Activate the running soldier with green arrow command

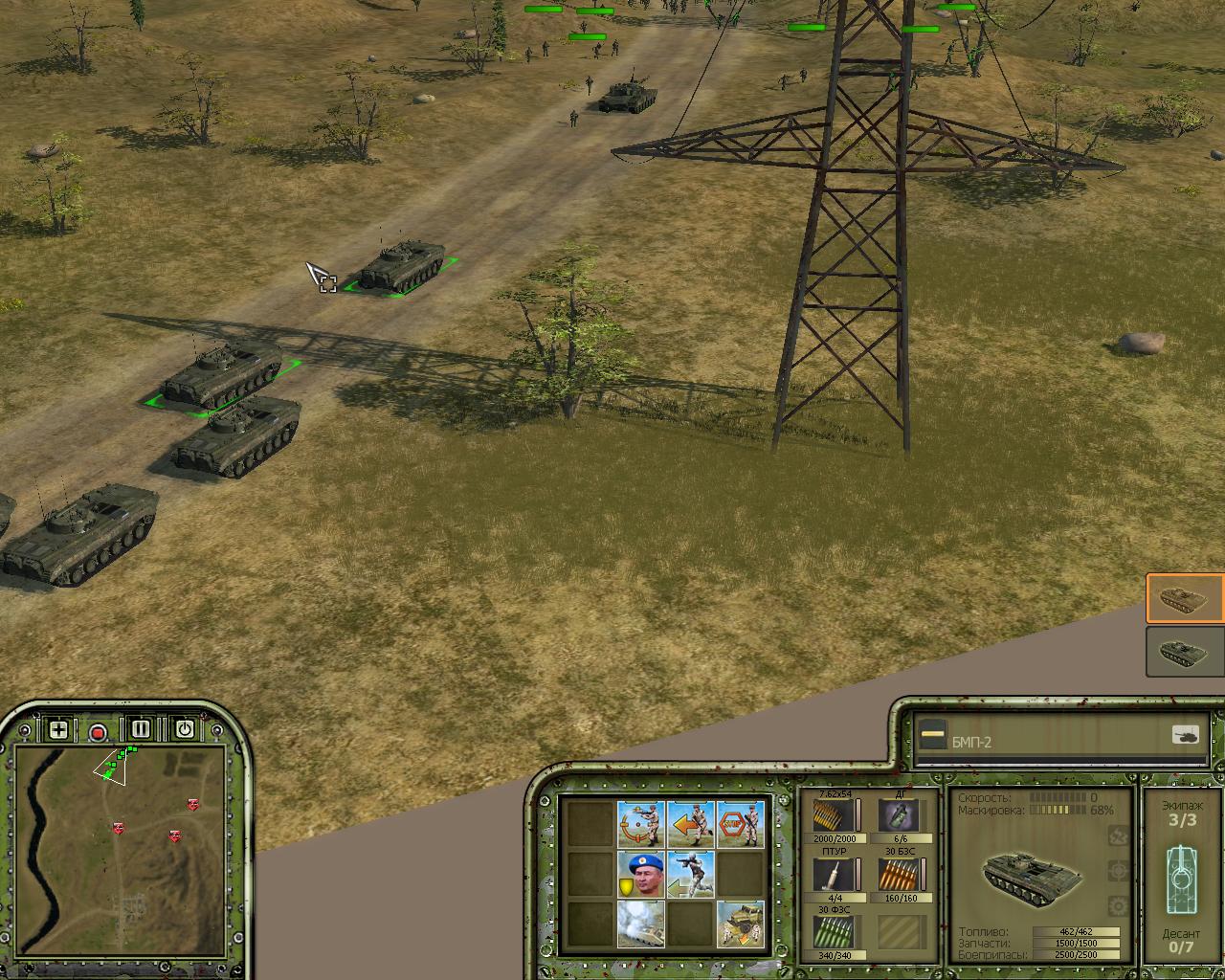coord(690,875)
